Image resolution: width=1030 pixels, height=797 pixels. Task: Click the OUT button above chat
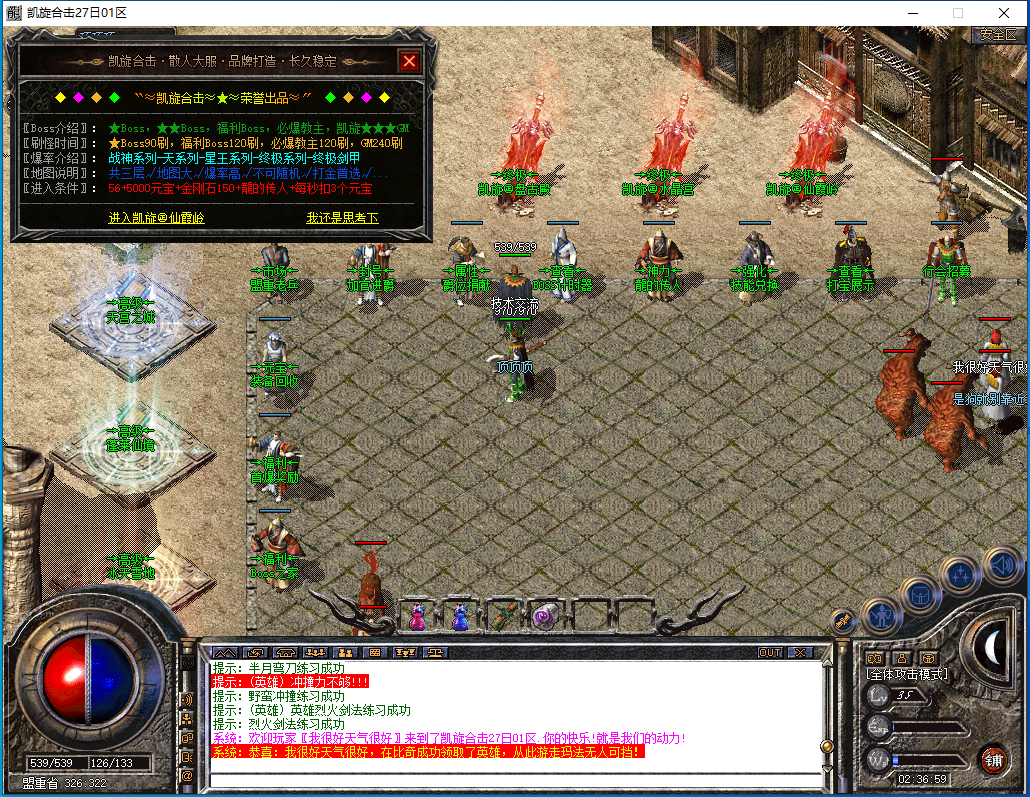770,652
